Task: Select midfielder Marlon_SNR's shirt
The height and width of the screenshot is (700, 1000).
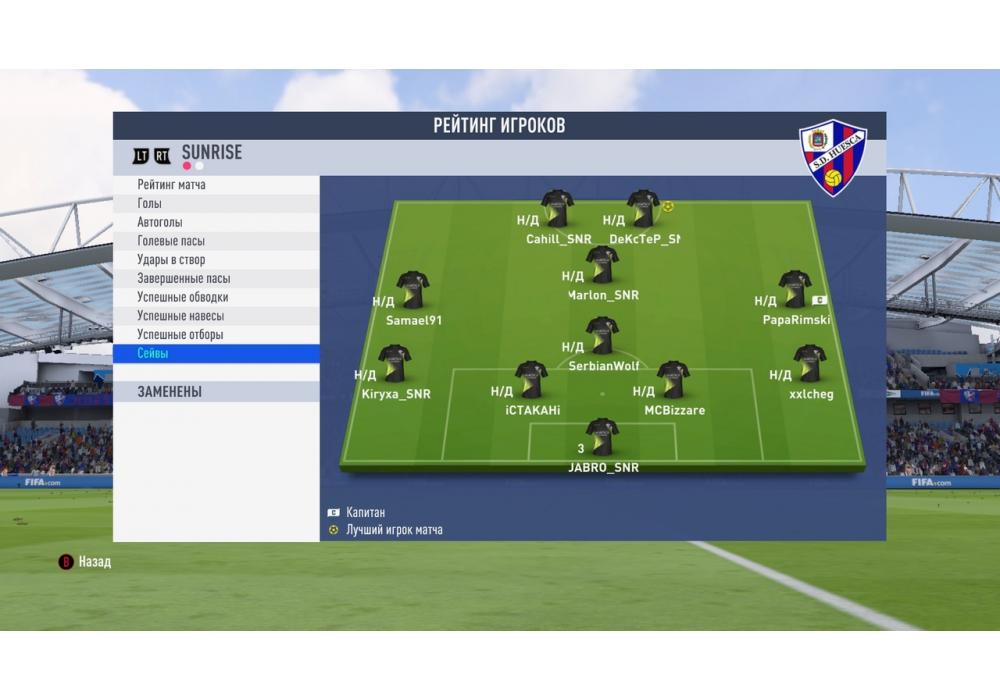Action: click(602, 265)
